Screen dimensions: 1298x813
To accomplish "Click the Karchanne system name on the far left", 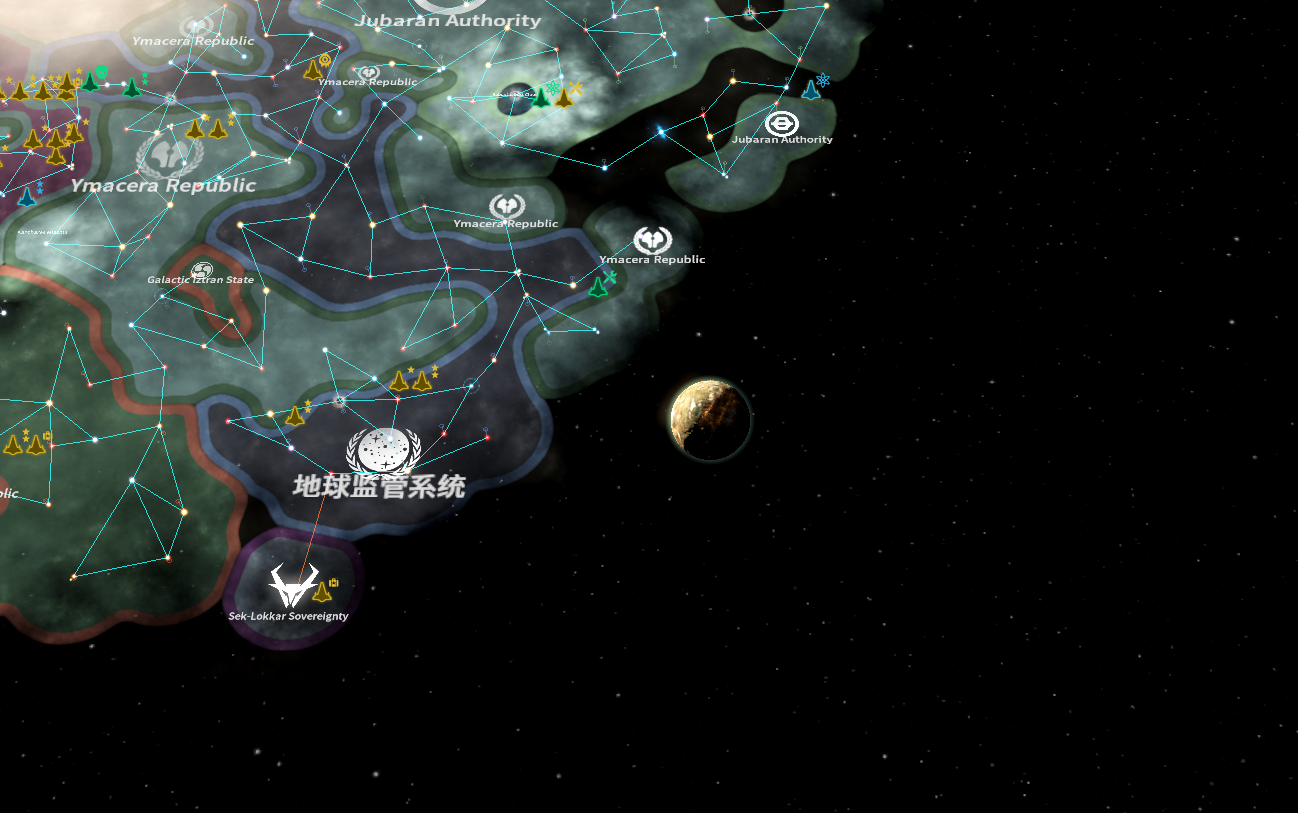I will click(x=42, y=232).
